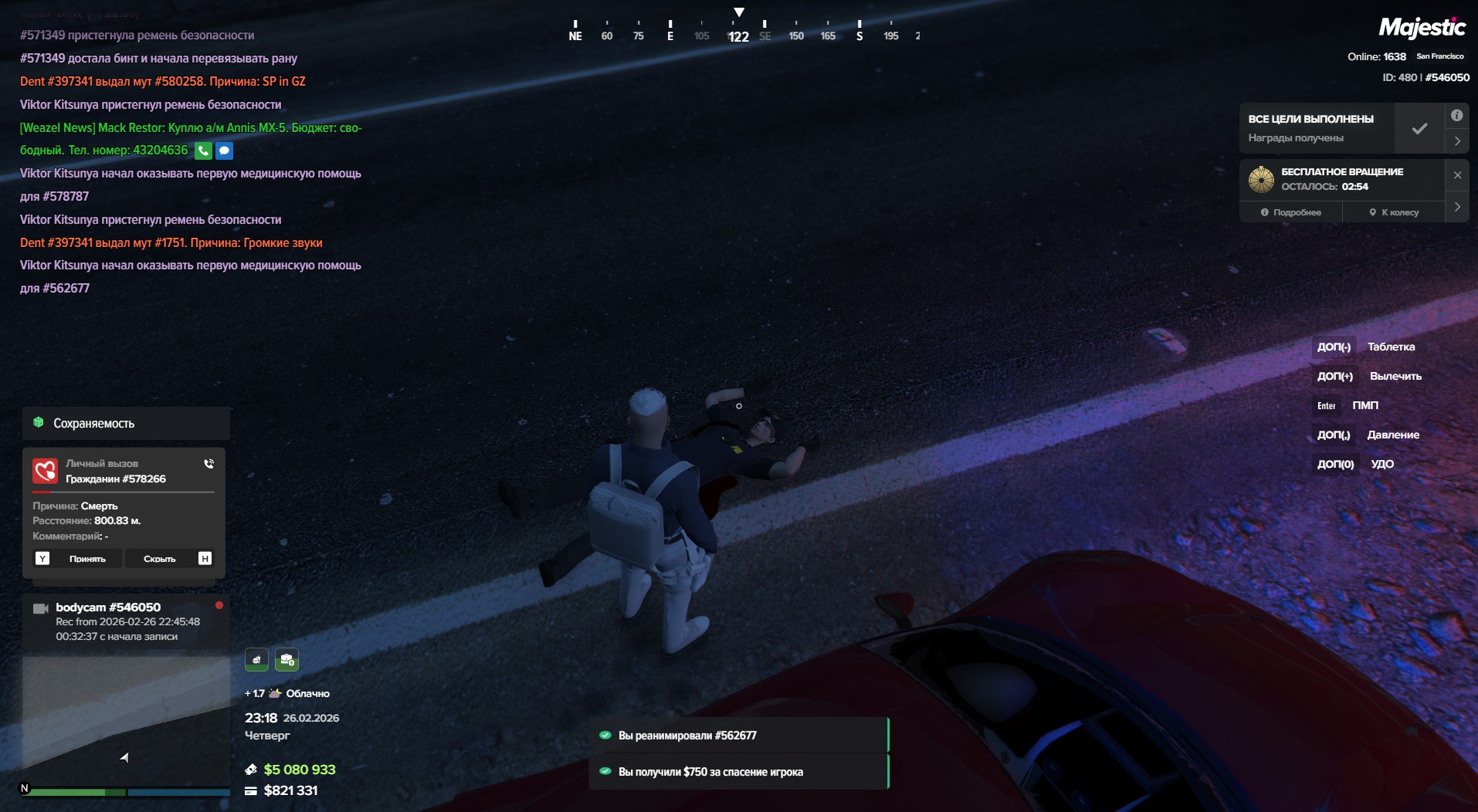Close the free spin notification
The image size is (1478, 812).
click(x=1457, y=175)
